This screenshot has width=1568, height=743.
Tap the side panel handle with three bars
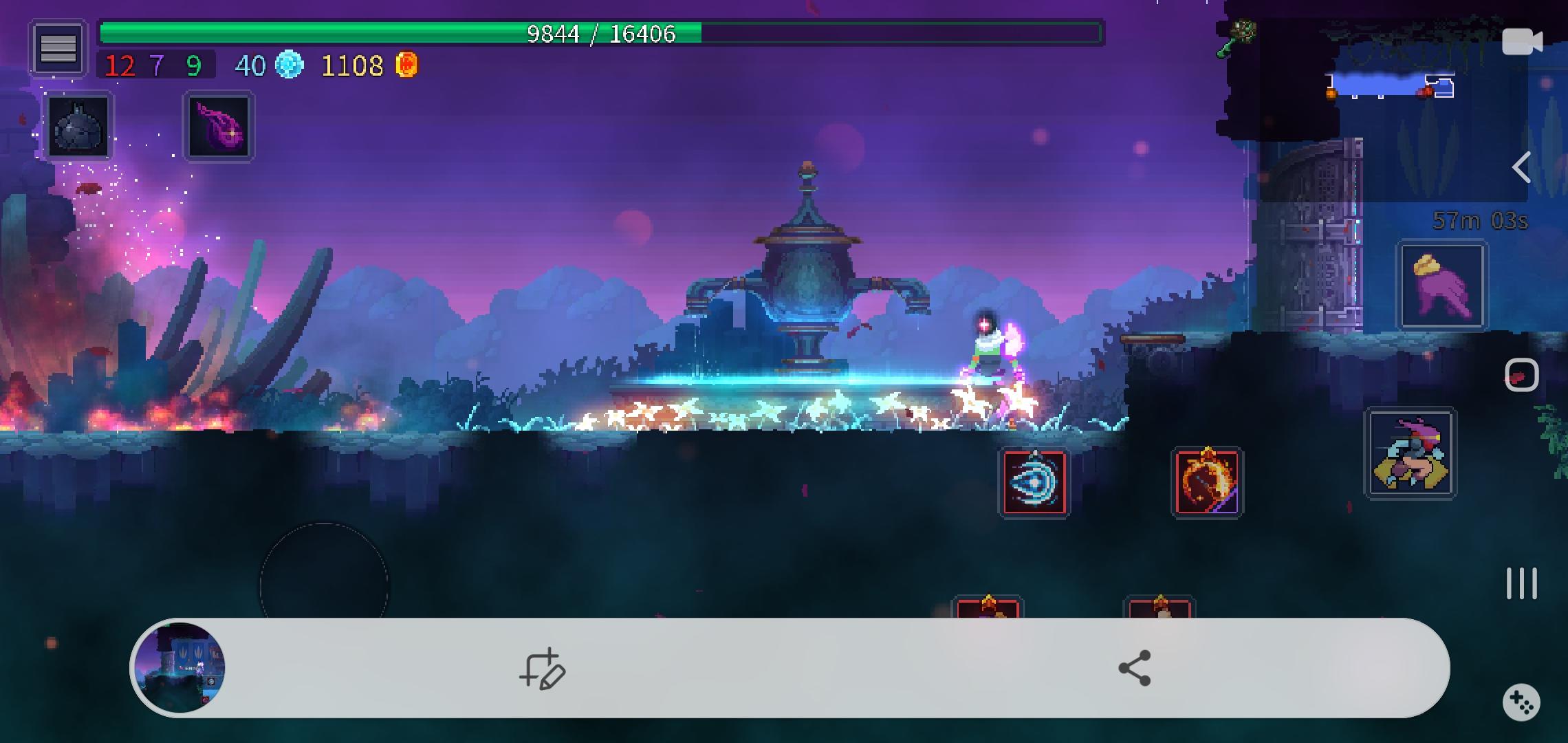tap(1520, 583)
